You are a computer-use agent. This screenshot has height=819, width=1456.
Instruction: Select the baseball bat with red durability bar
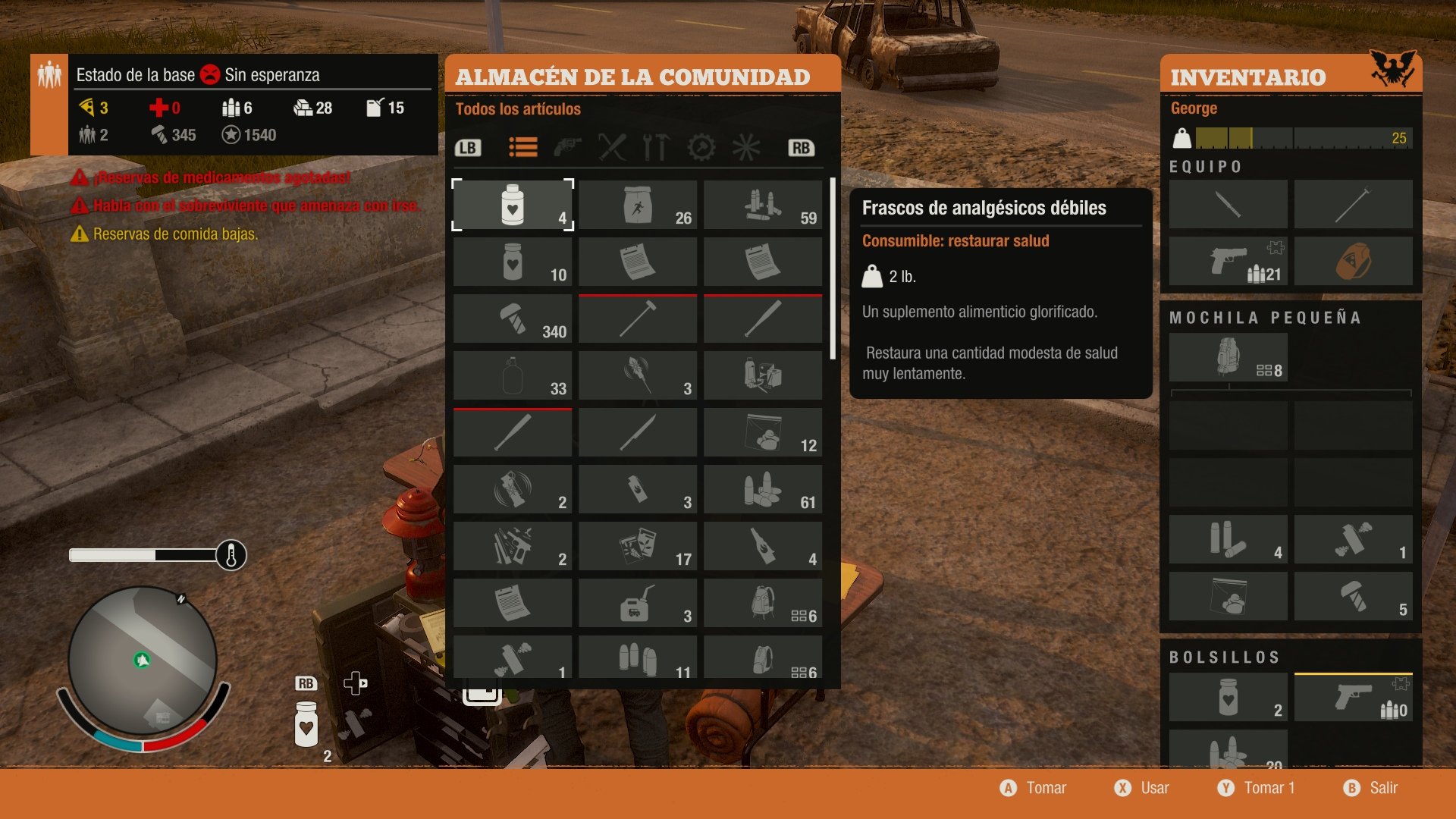pos(513,432)
